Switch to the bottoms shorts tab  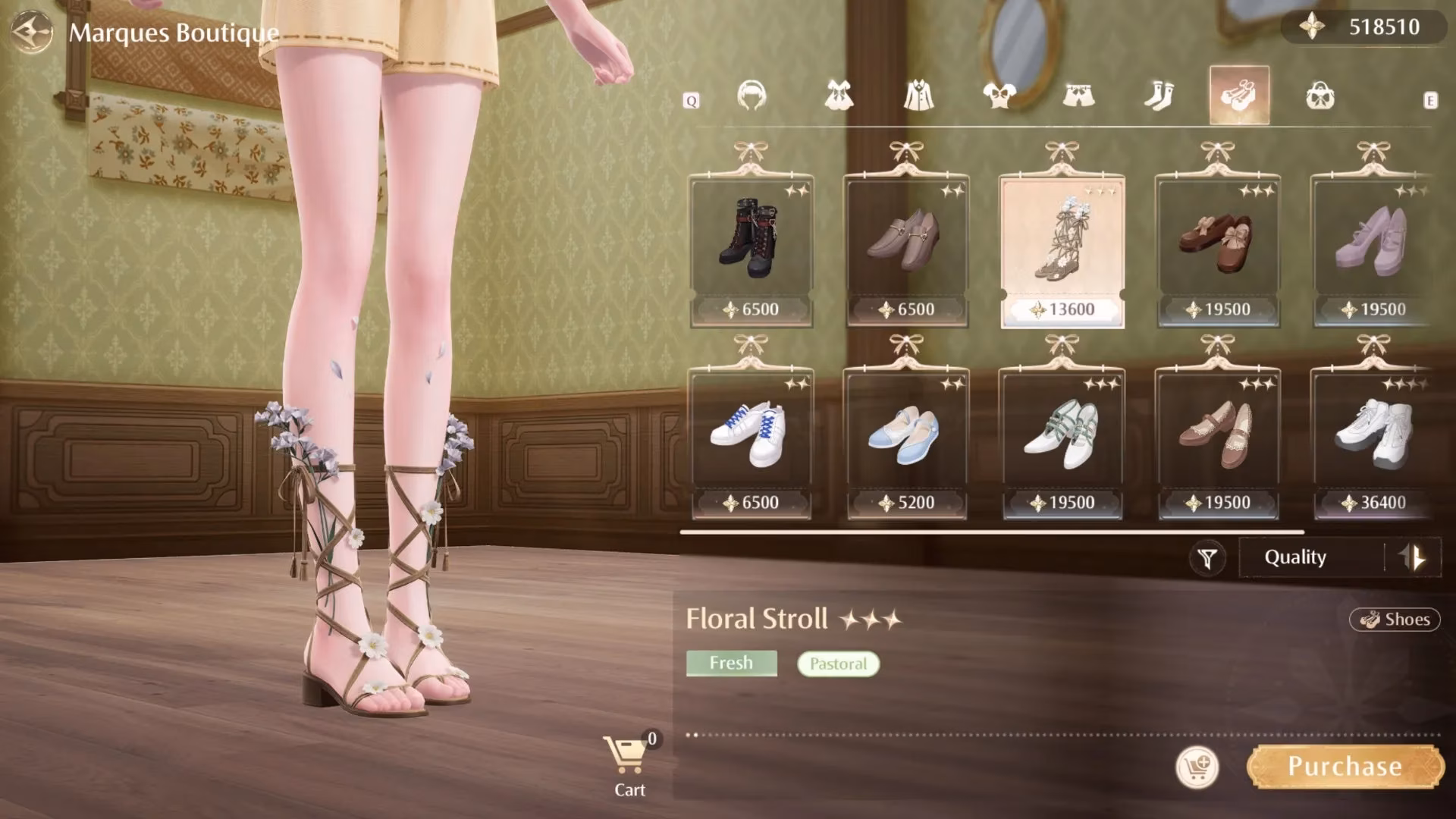[x=1078, y=96]
